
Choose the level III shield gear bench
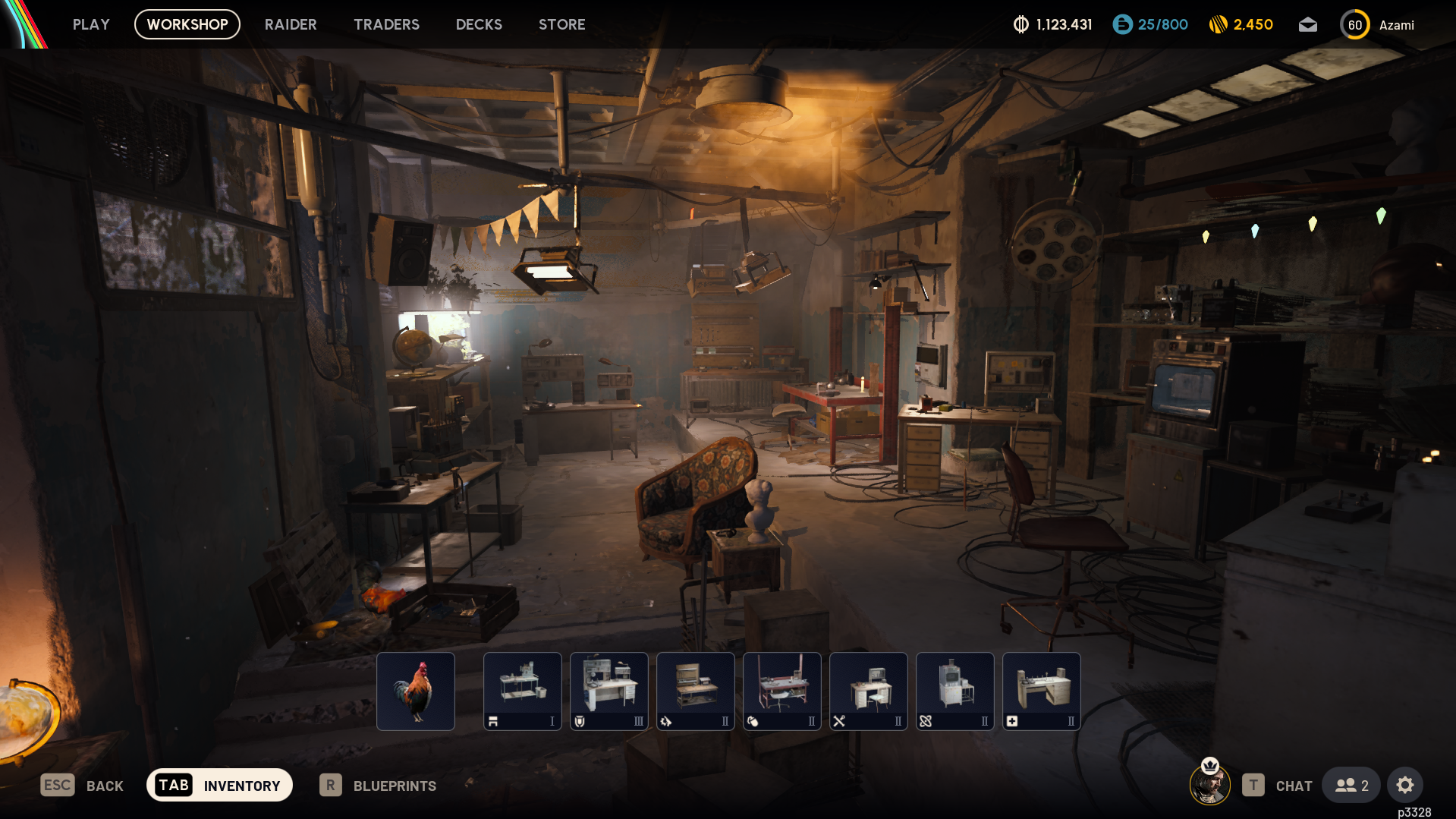(x=609, y=691)
